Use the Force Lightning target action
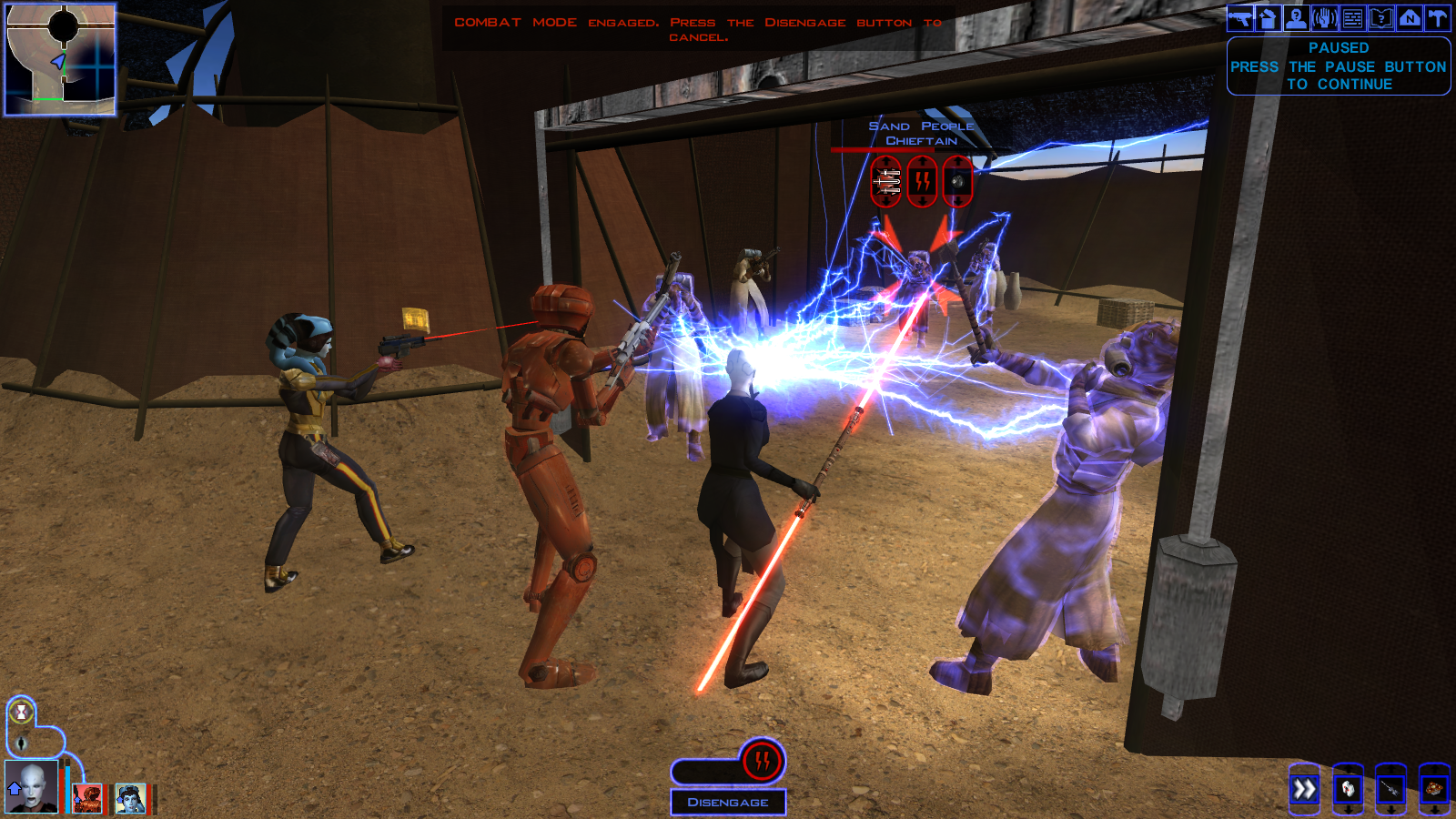The height and width of the screenshot is (819, 1456). pos(922,182)
